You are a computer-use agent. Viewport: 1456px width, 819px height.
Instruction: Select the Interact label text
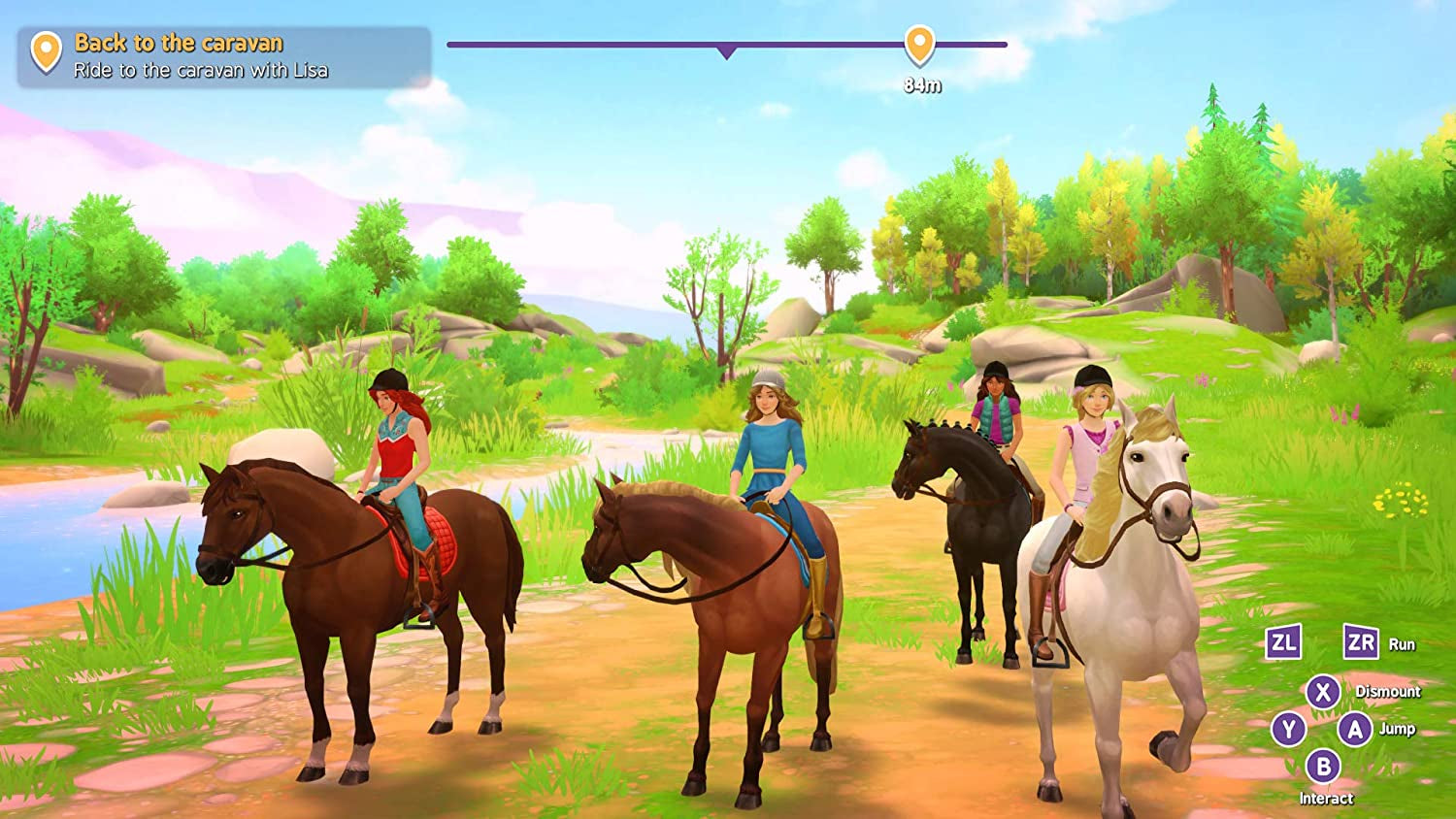[x=1328, y=798]
